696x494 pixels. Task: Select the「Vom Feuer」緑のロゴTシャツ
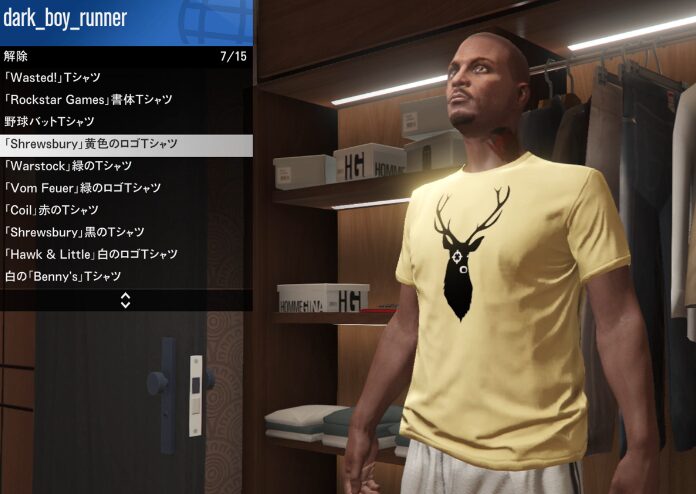tap(126, 188)
